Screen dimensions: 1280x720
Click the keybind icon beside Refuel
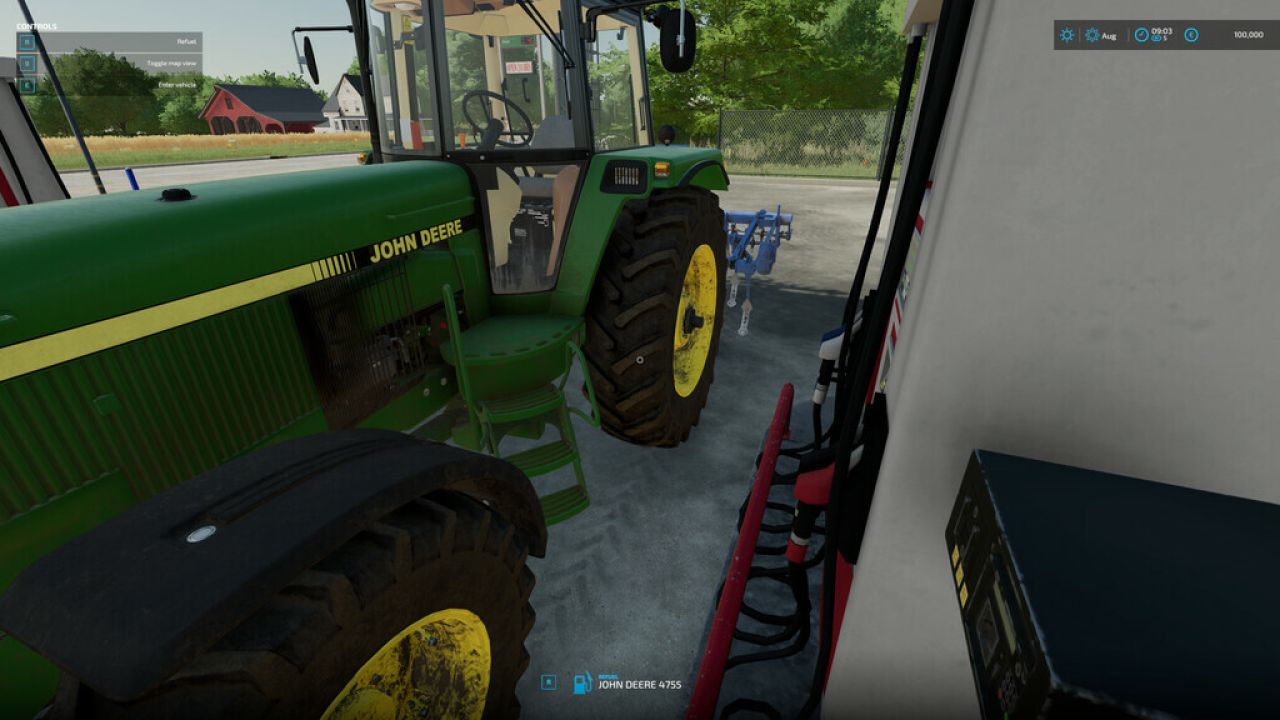coord(27,43)
